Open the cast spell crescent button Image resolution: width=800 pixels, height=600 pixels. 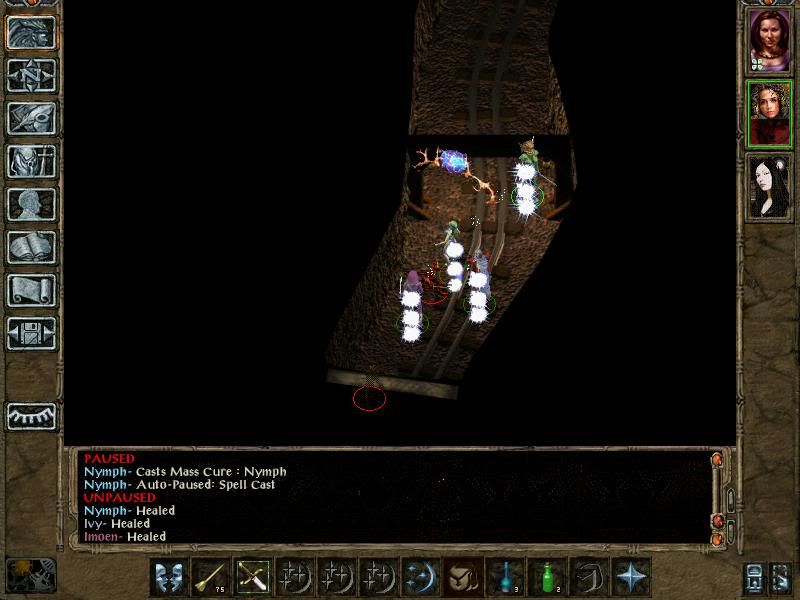point(419,577)
